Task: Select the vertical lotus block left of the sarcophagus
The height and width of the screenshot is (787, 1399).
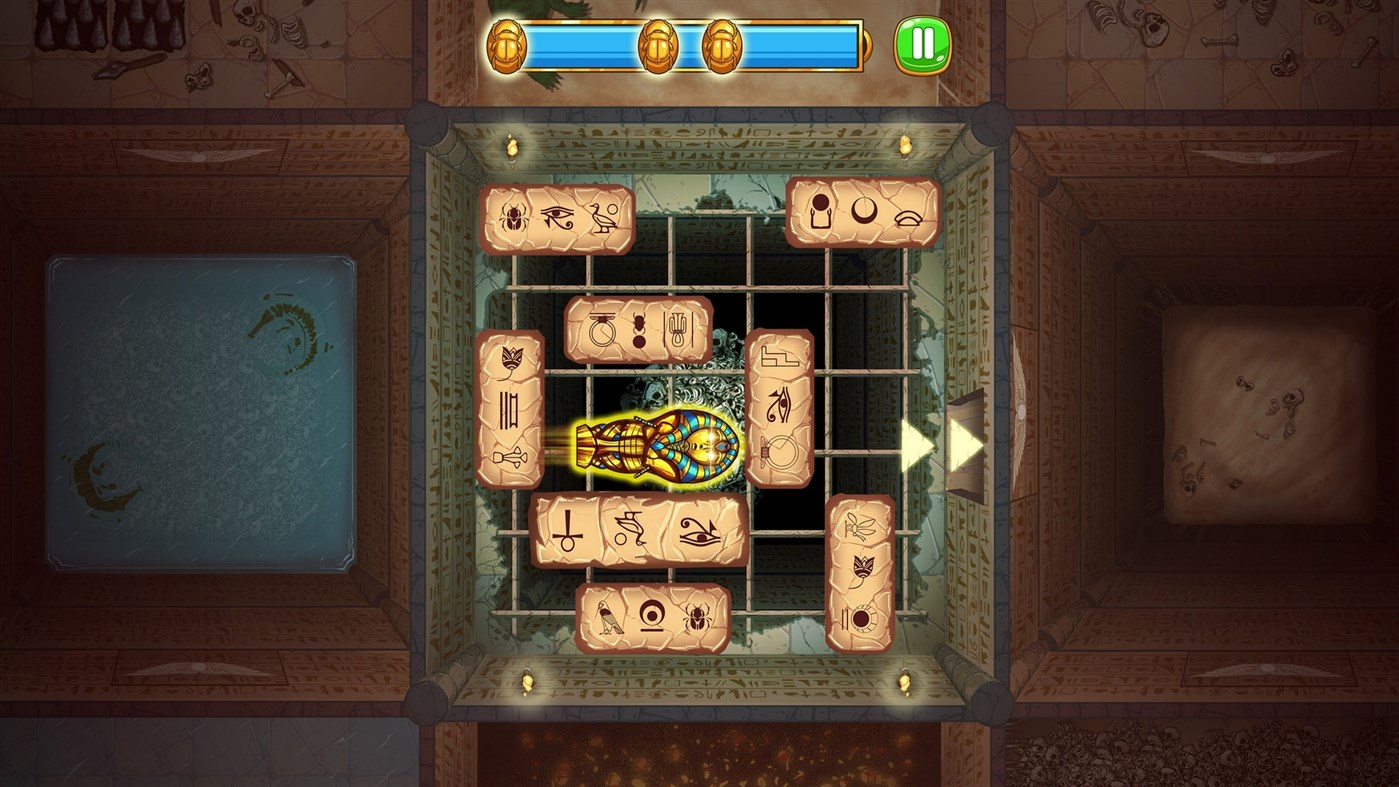Action: (x=510, y=410)
